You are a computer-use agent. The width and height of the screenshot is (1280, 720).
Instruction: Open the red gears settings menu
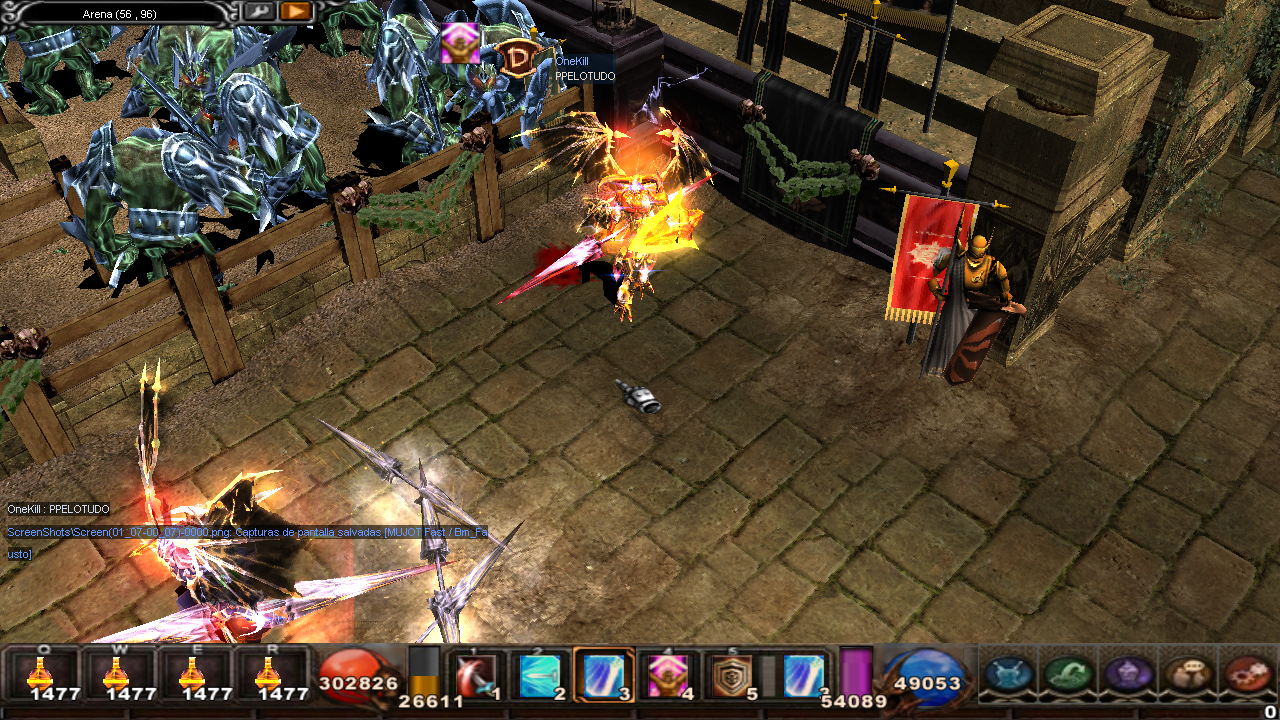pos(1247,673)
